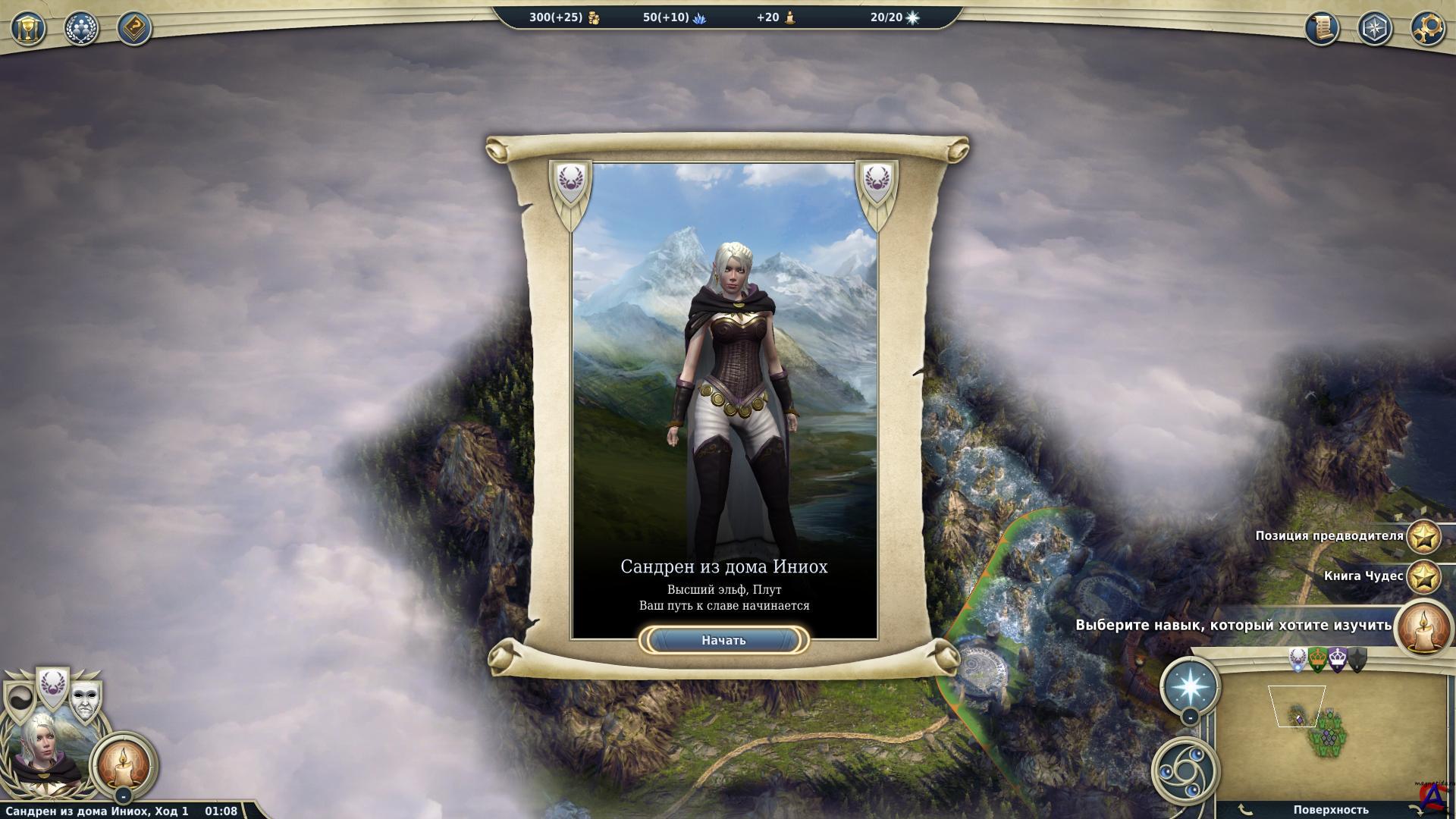Image resolution: width=1456 pixels, height=819 pixels.
Task: Open the diplomacy group icon
Action: pos(81,29)
